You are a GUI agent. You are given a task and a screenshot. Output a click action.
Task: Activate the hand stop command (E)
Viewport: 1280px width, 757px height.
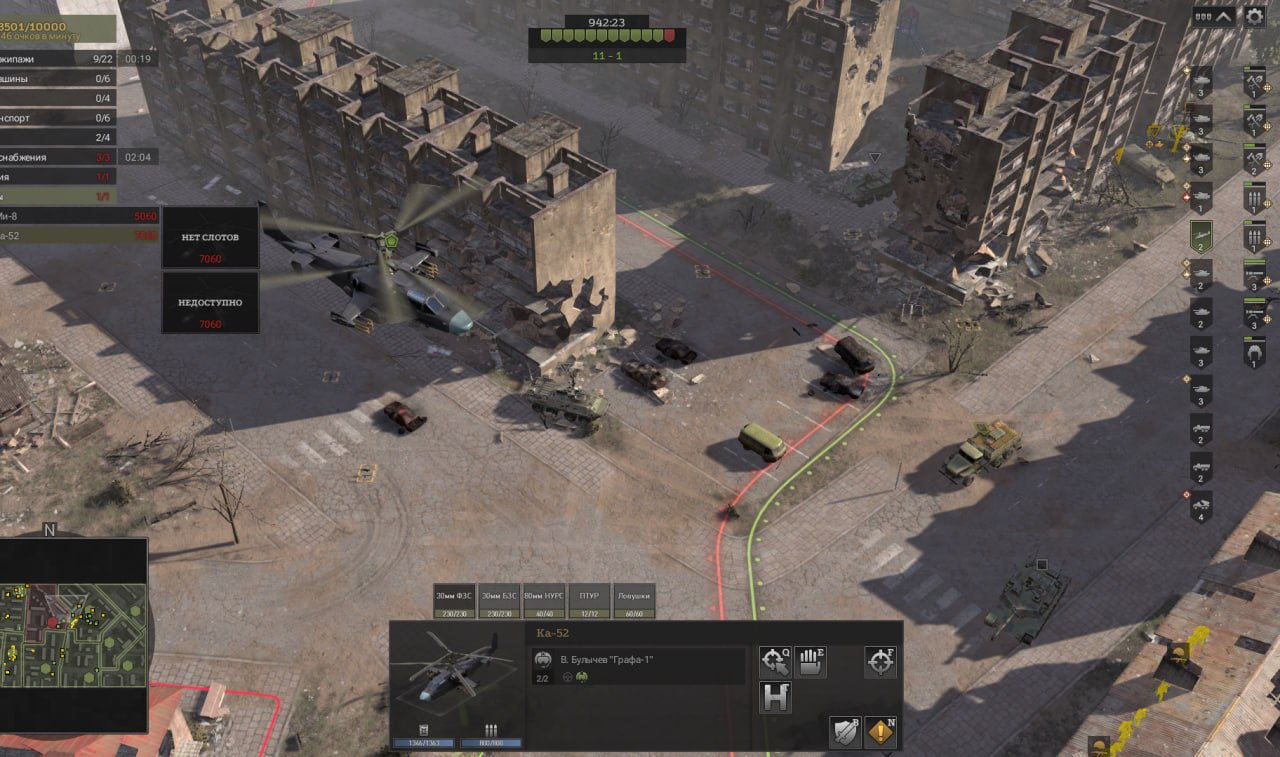coord(811,661)
